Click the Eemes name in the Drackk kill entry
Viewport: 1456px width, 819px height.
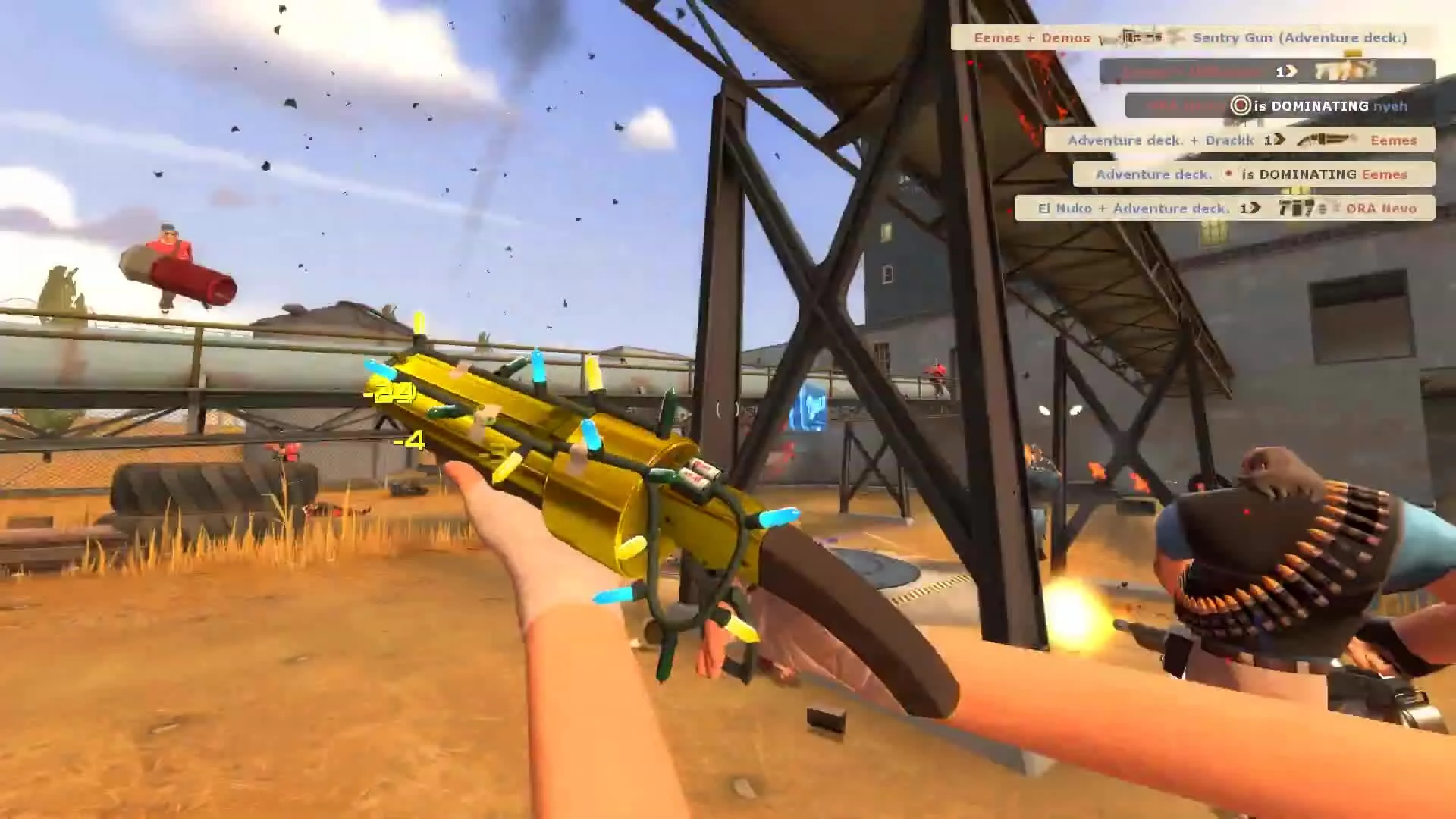1395,140
